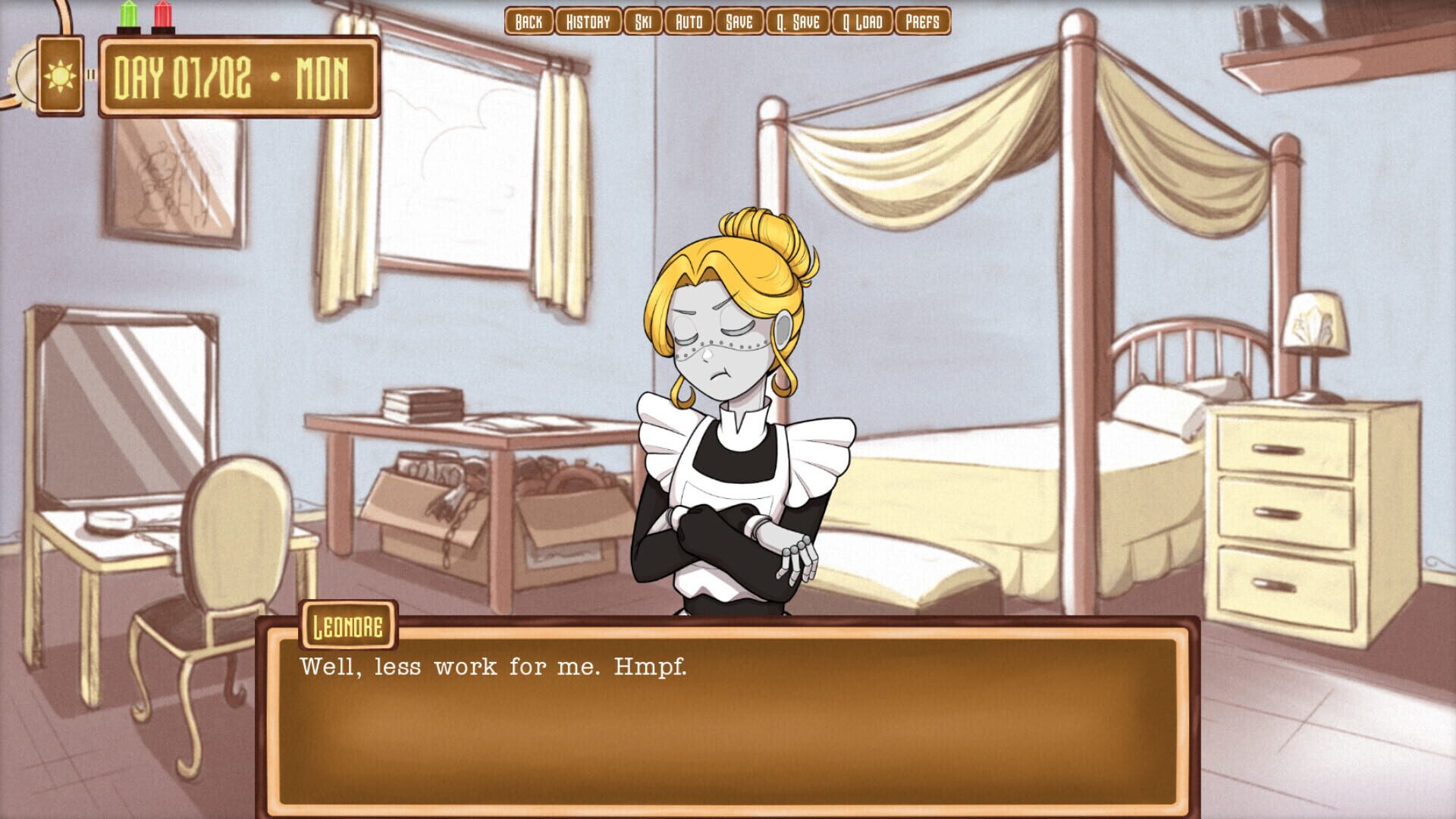This screenshot has width=1456, height=819.
Task: Click the dialogue box to advance text
Action: (728, 713)
